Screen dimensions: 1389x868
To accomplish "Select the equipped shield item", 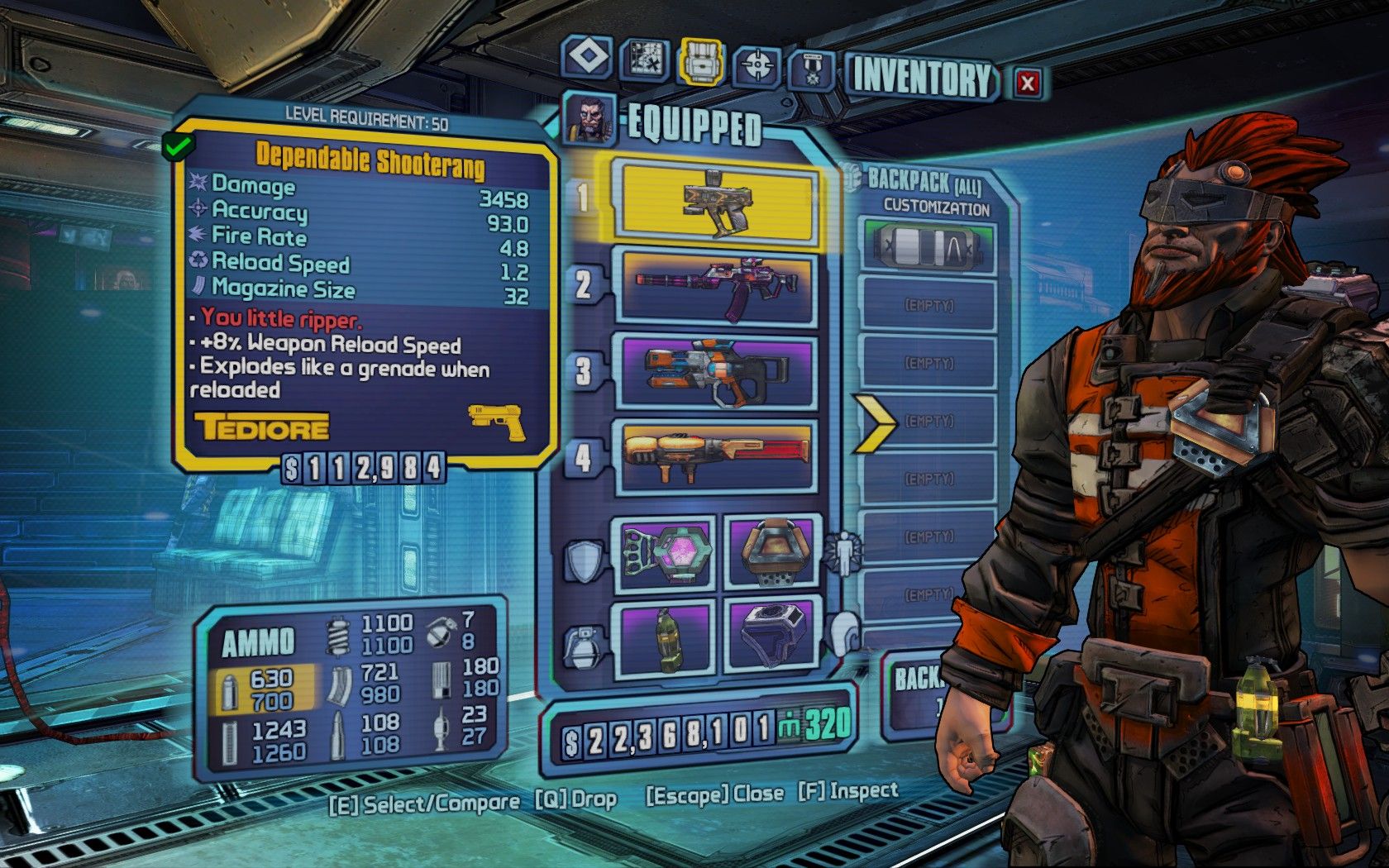I will [x=667, y=551].
